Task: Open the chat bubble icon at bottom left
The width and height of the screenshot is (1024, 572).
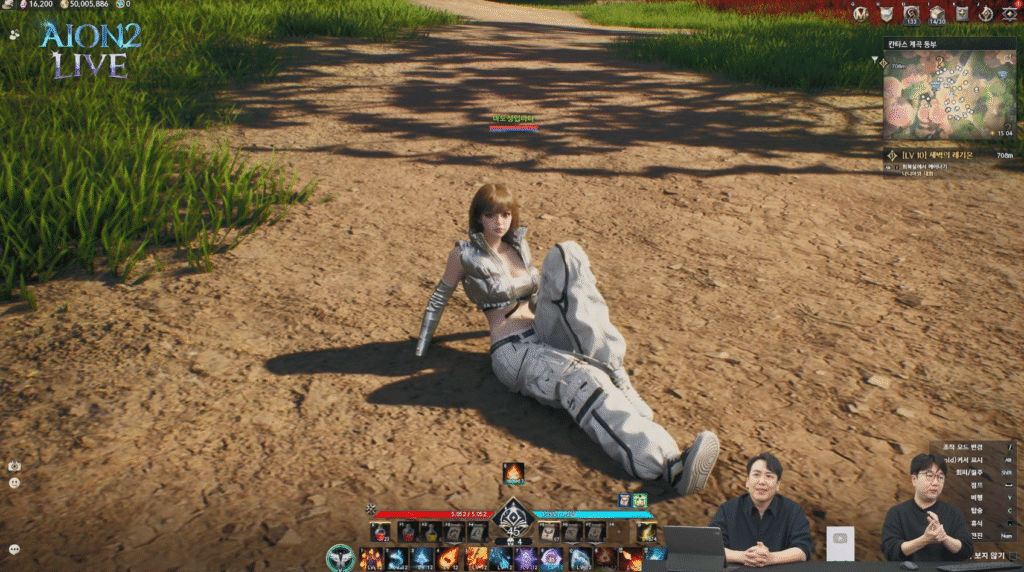Action: (14, 549)
